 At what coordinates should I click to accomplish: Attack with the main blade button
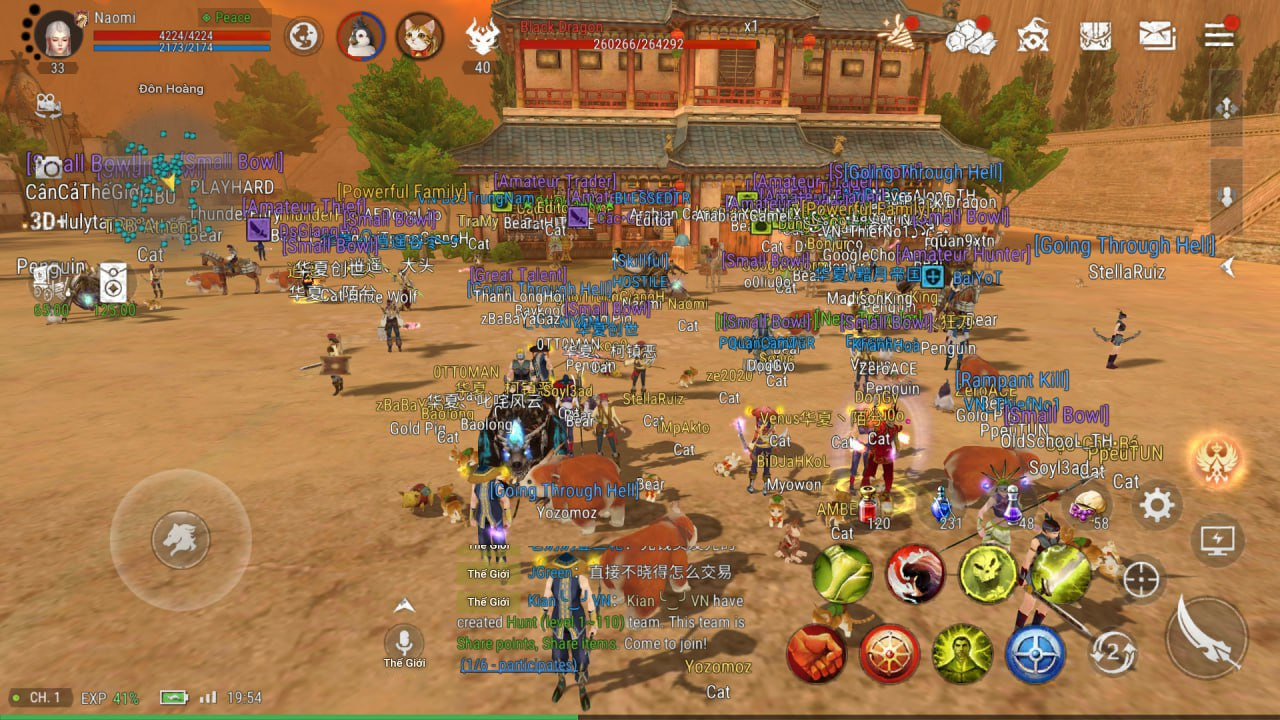[x=1207, y=636]
